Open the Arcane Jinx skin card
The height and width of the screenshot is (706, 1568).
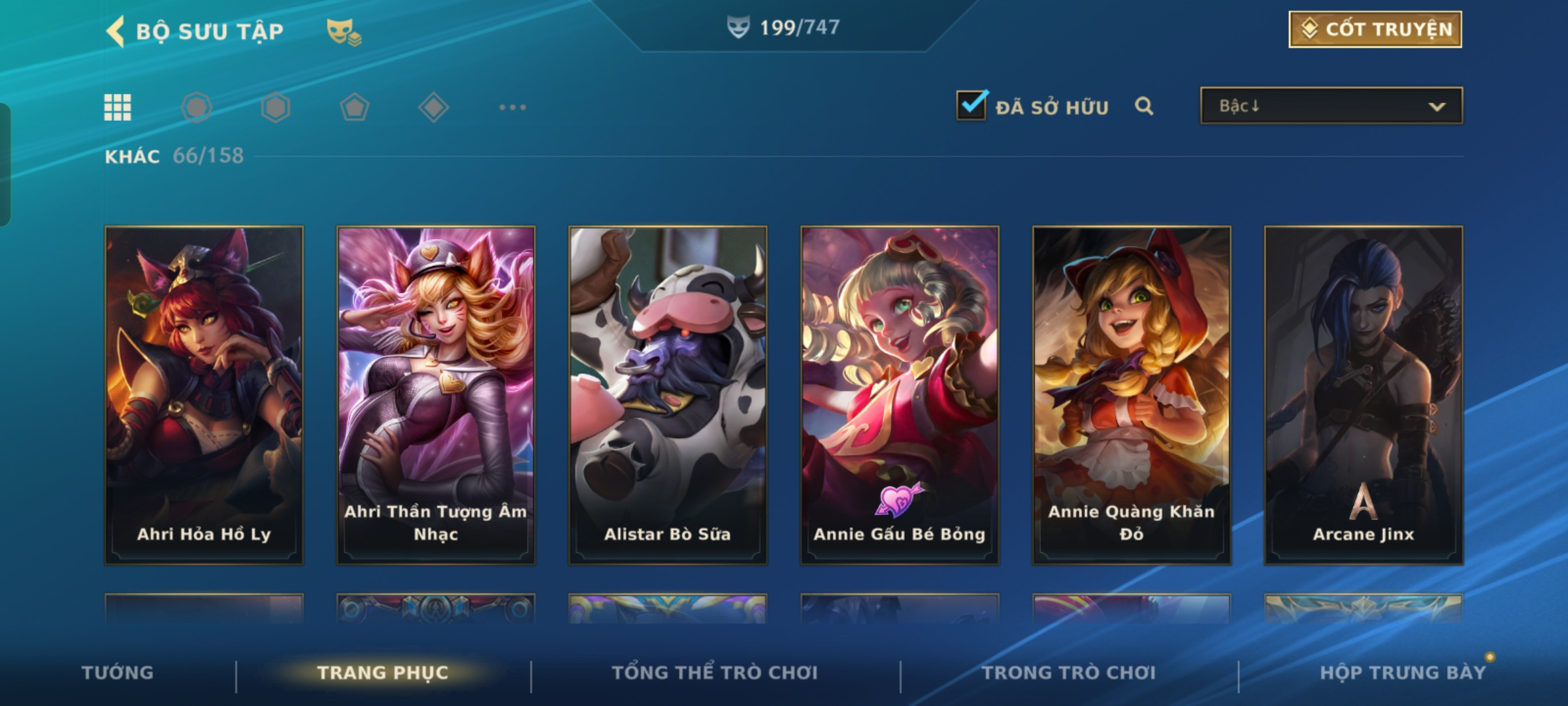coord(1364,394)
